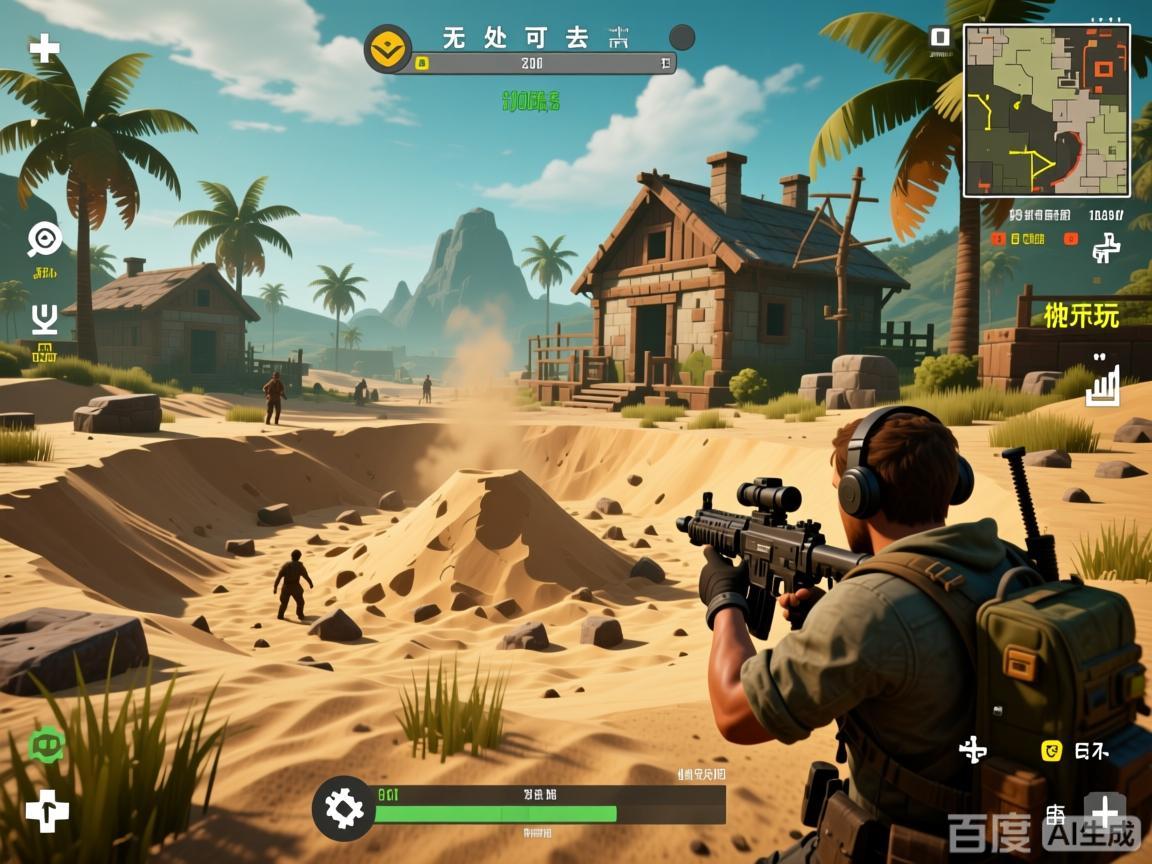Tap the small white crosshair icon
The image size is (1152, 864).
pos(973,749)
